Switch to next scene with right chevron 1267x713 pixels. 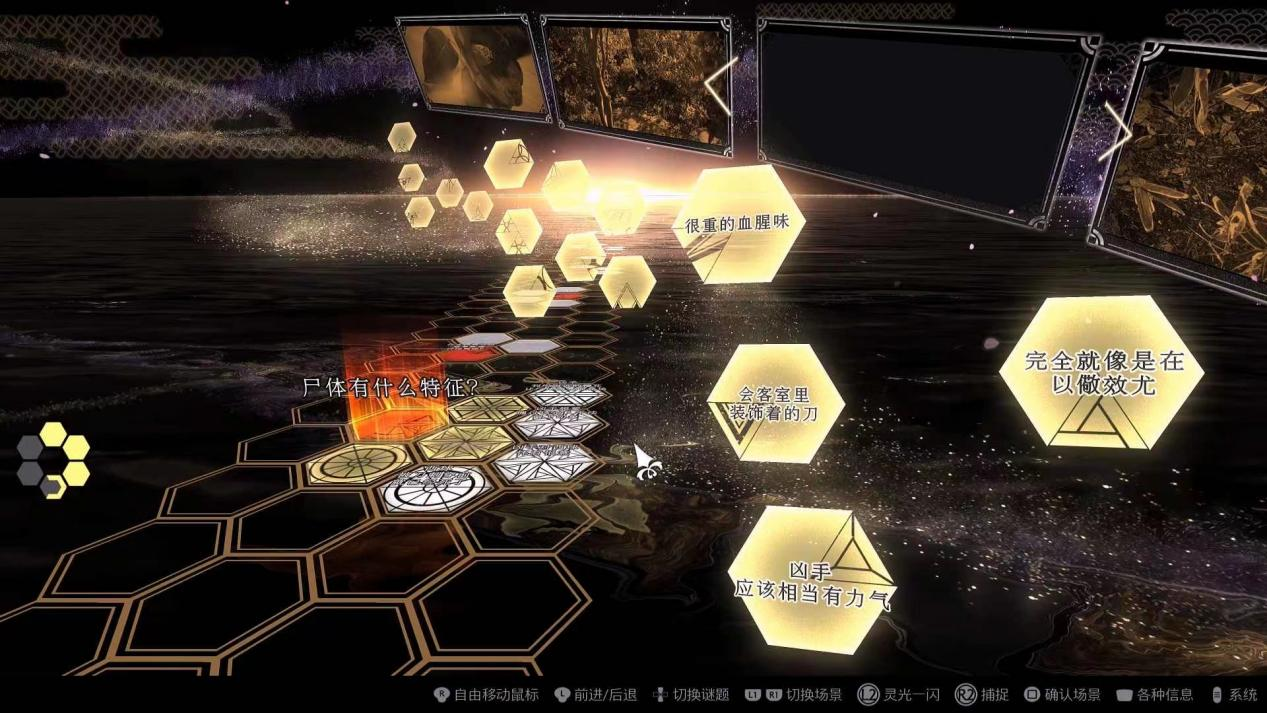(x=1114, y=132)
